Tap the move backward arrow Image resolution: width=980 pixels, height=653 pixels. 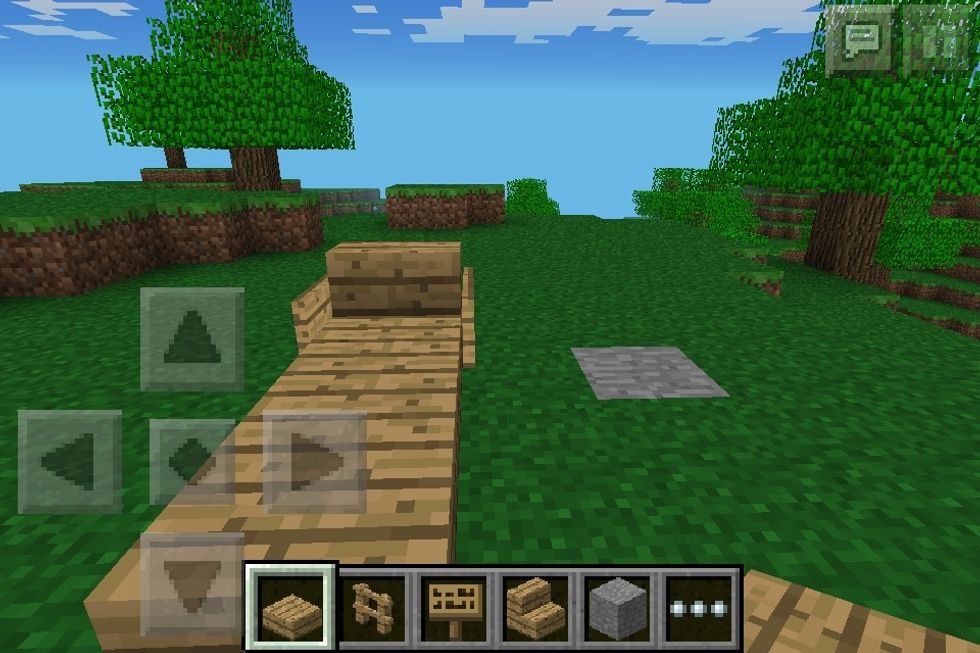point(192,583)
